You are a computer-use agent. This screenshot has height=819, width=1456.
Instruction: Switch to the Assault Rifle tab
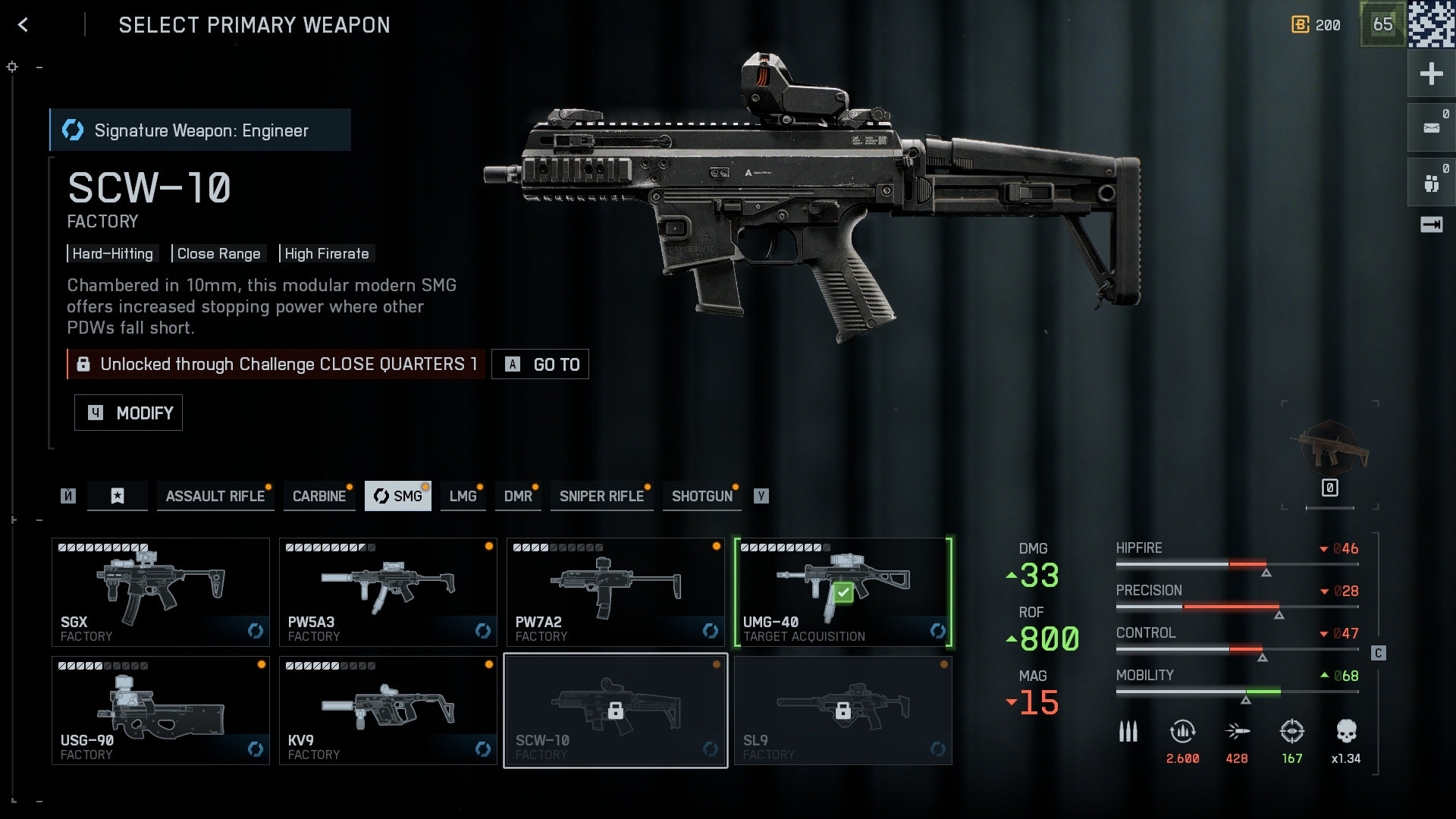(x=215, y=496)
